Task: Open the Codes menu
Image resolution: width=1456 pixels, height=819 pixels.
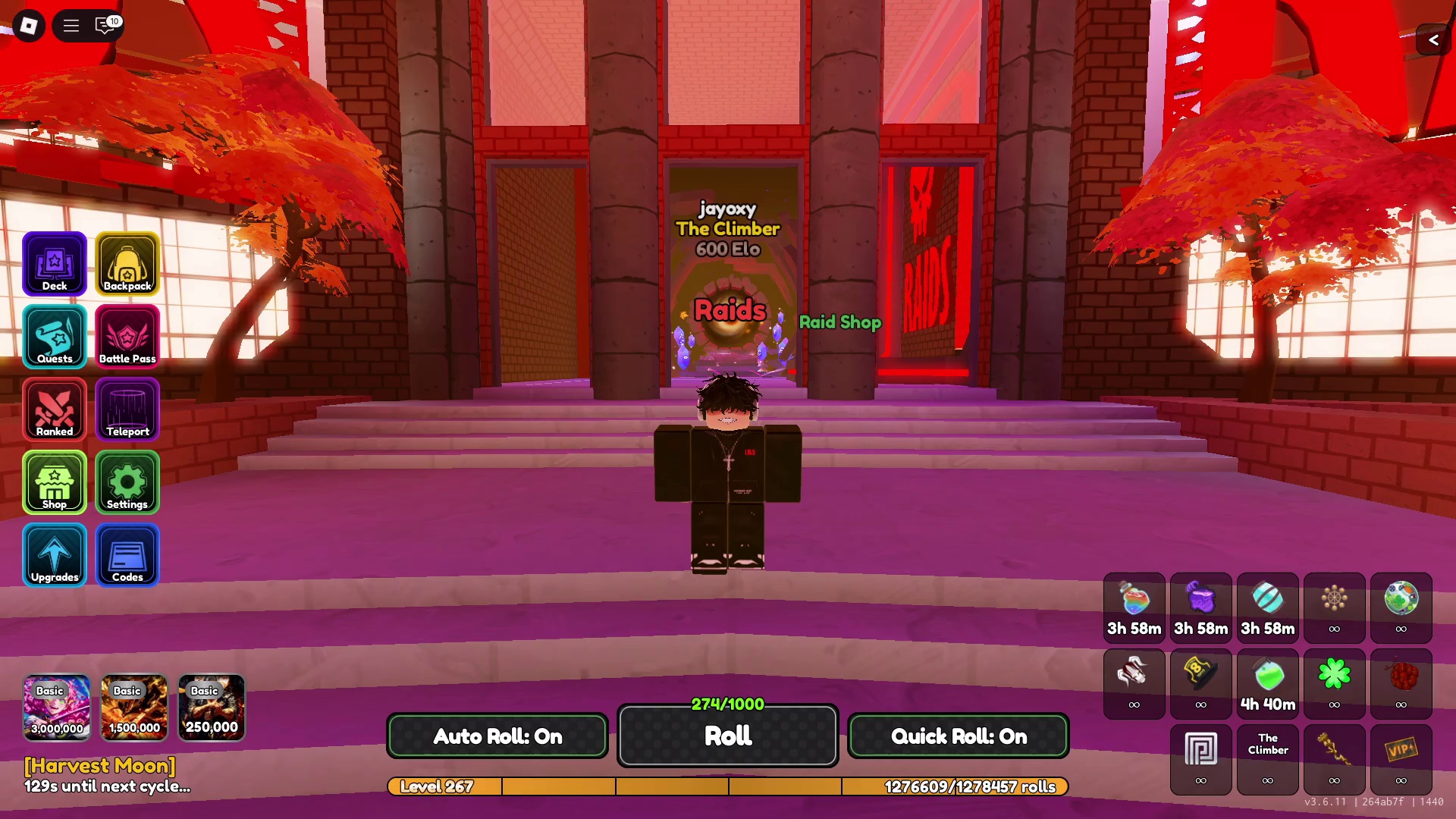Action: pos(127,554)
